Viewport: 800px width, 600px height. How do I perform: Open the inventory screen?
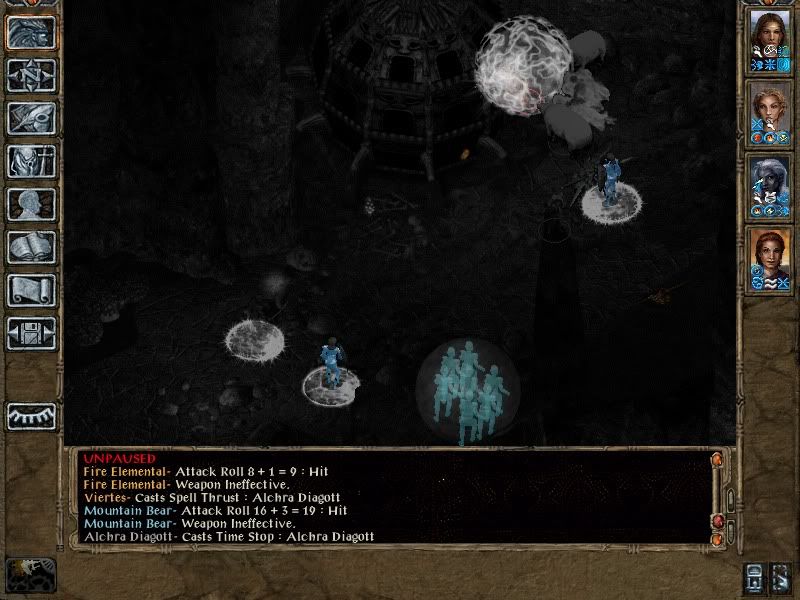point(31,161)
